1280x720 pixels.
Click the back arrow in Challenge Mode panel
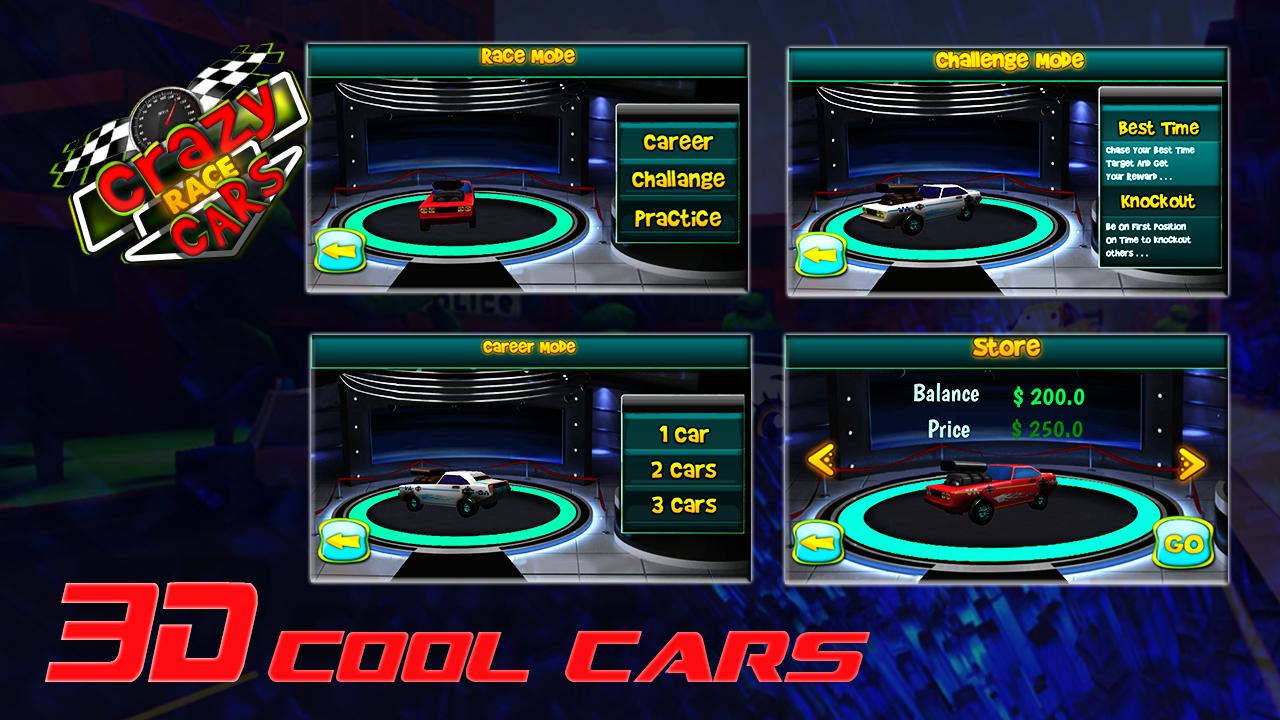(x=823, y=253)
